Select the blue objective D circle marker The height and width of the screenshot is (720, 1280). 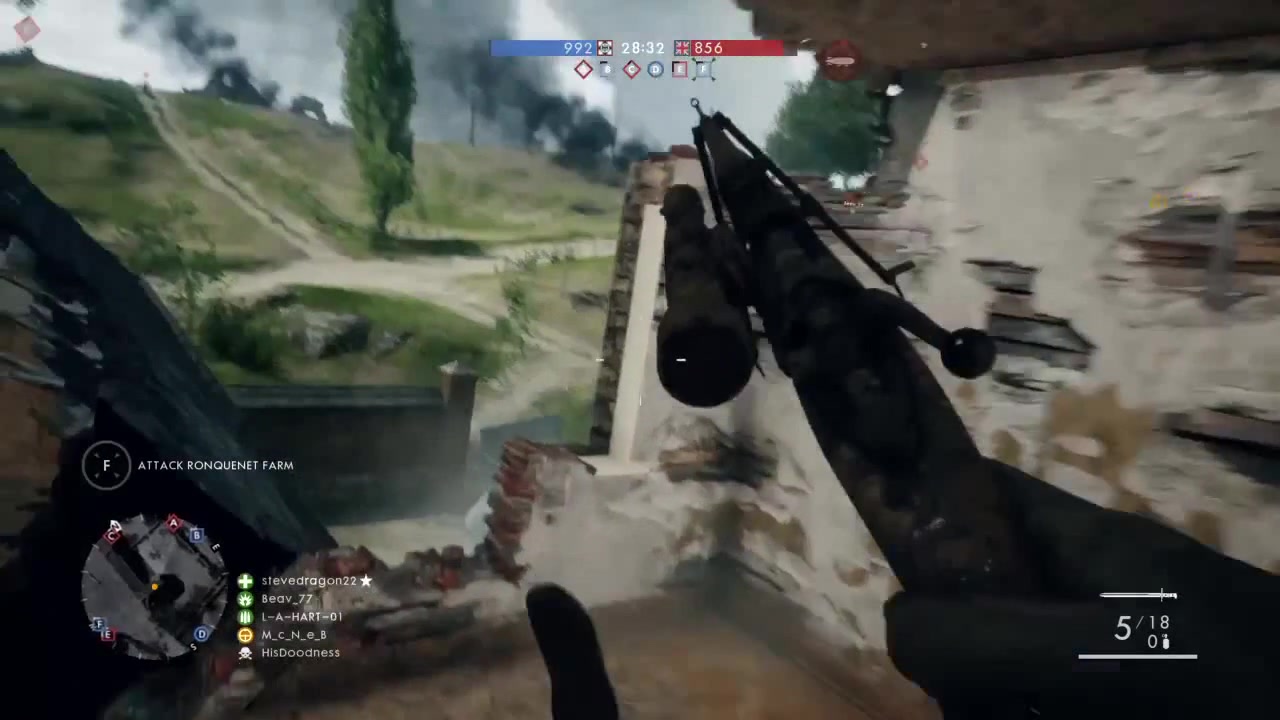pyautogui.click(x=655, y=69)
